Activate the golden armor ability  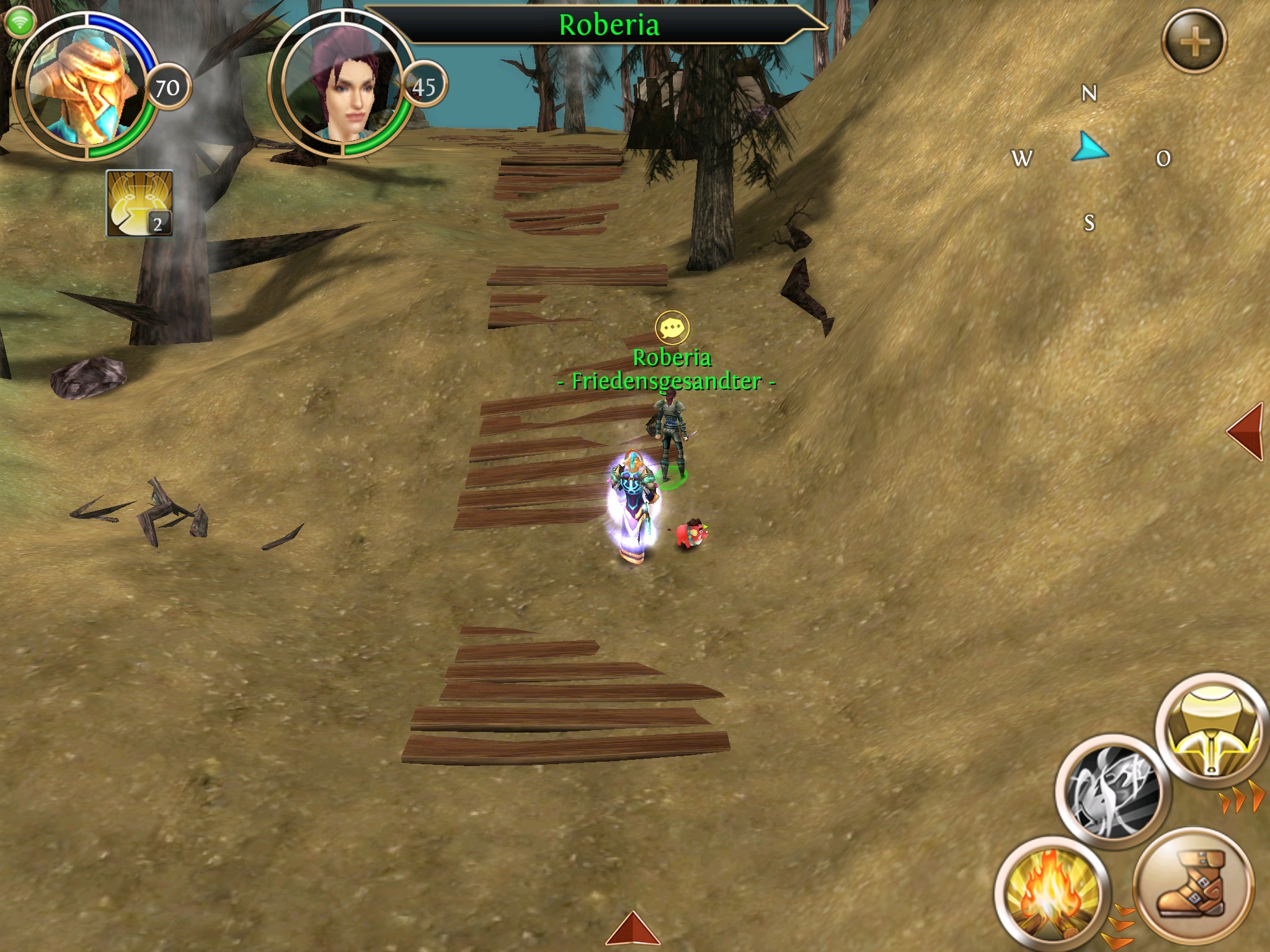[1212, 731]
